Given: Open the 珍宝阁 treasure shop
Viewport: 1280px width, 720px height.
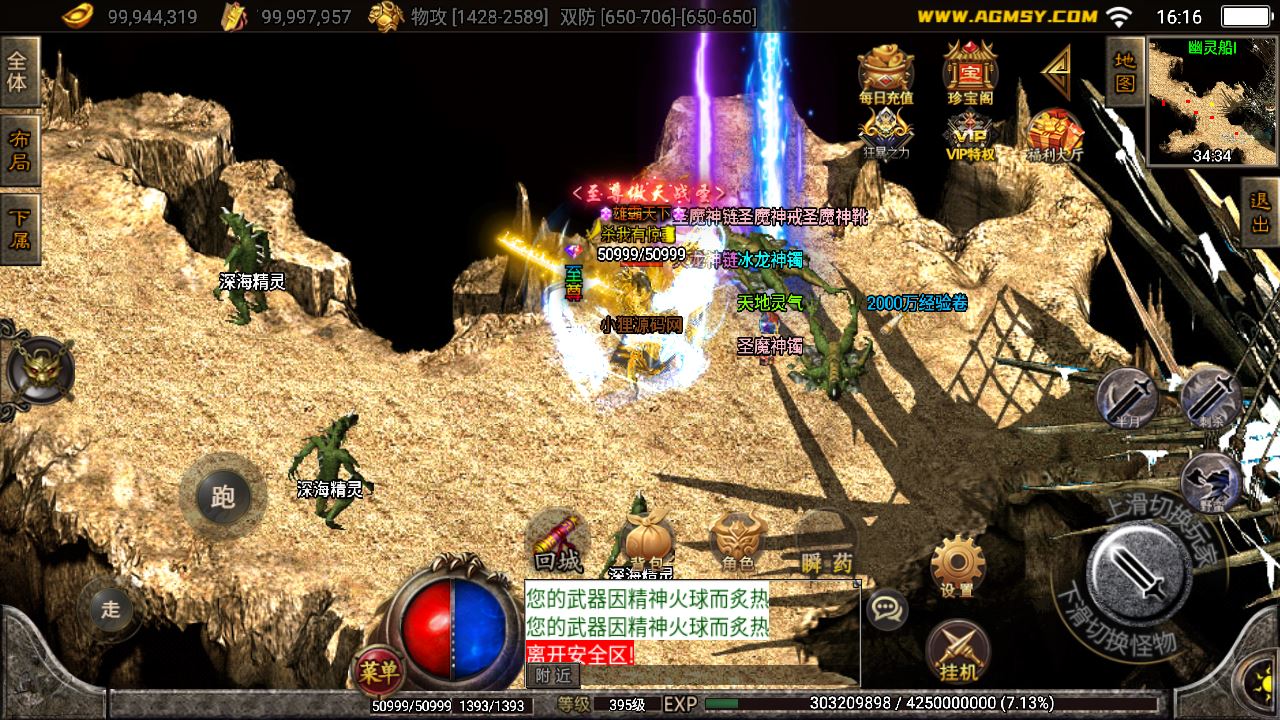Looking at the screenshot, I should pos(969,73).
